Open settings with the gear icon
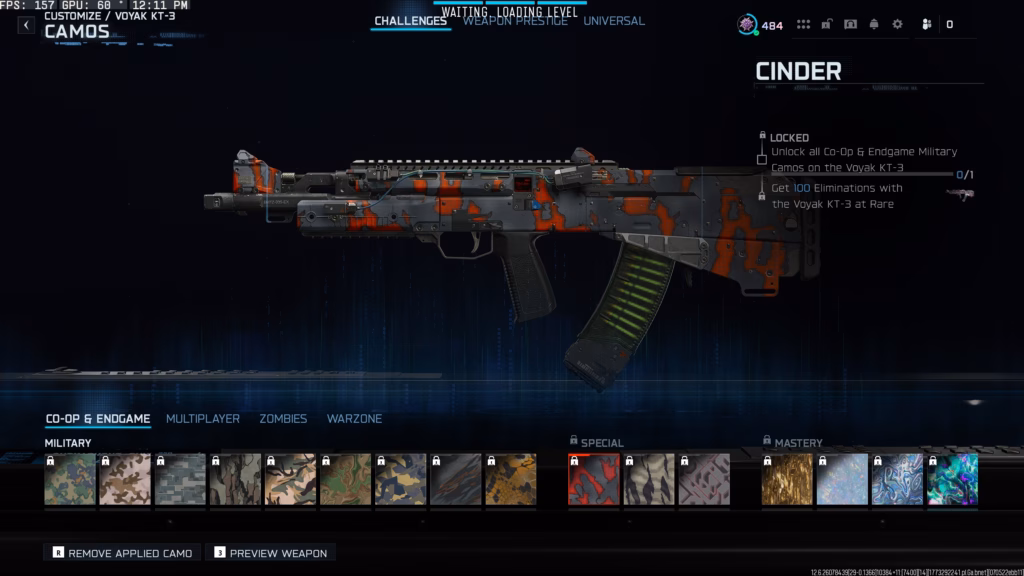Screen dimensions: 1024x576 point(897,25)
